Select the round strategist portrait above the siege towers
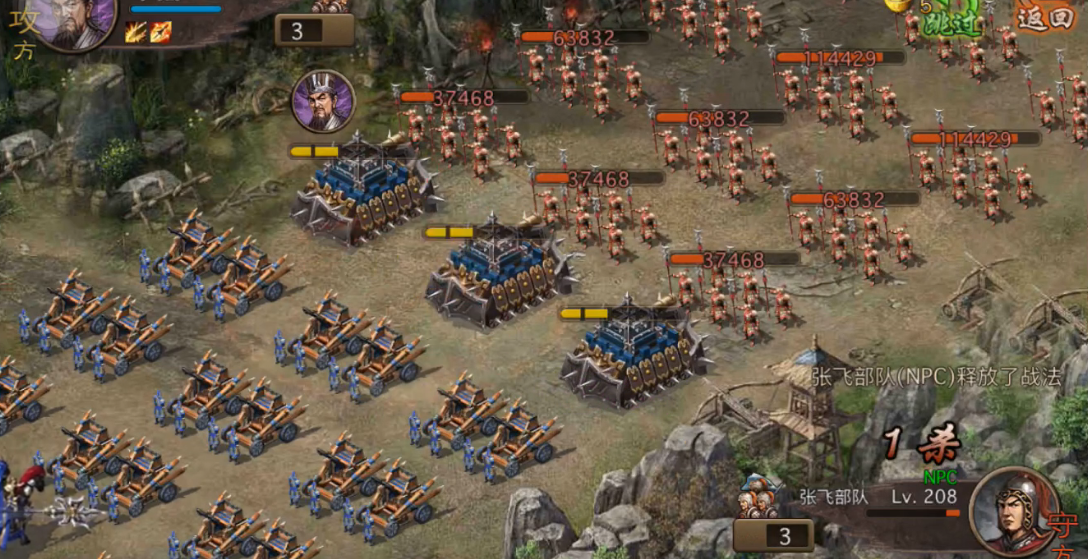Image resolution: width=1088 pixels, height=559 pixels. pos(323,101)
